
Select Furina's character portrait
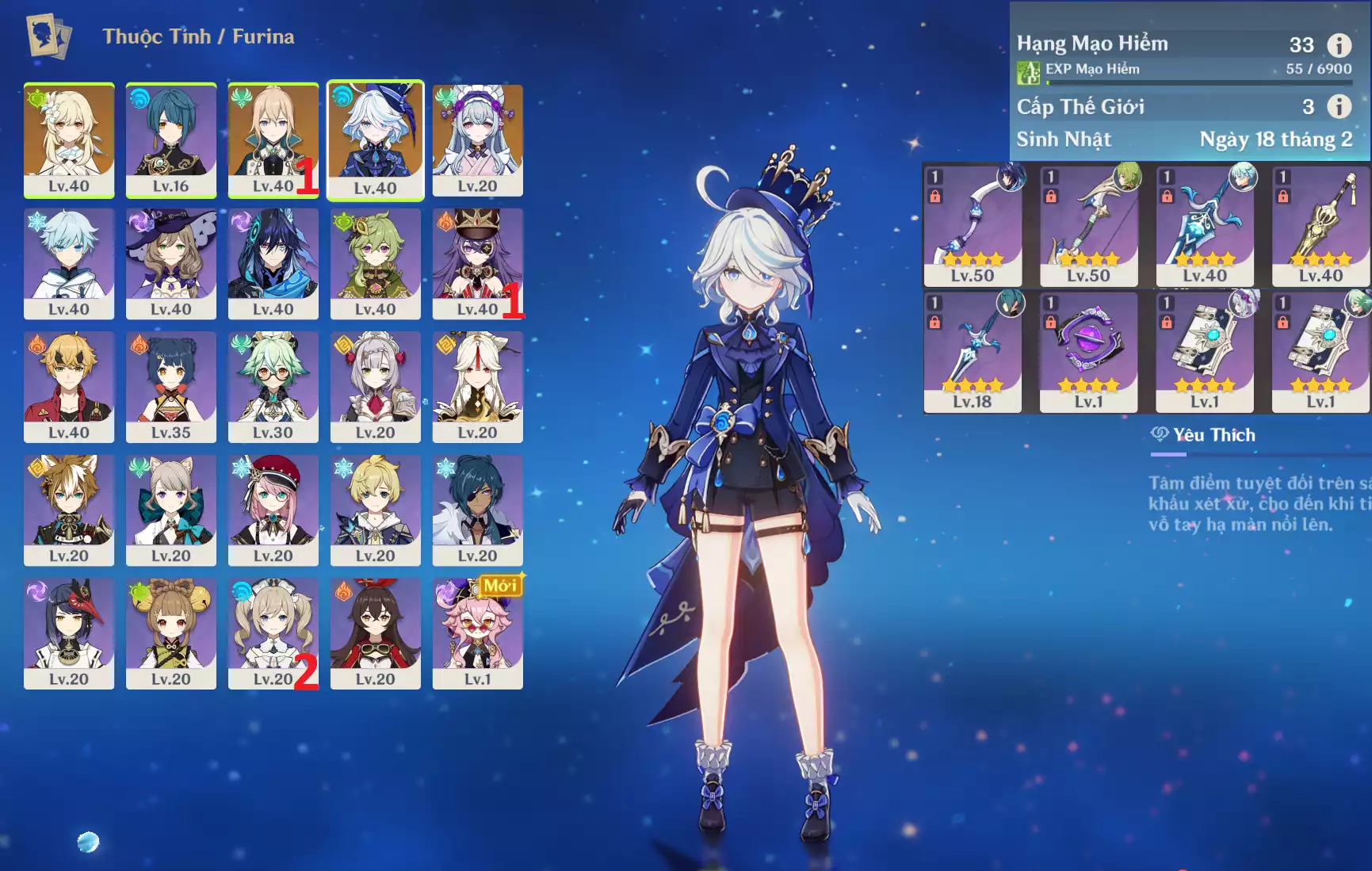pos(375,139)
